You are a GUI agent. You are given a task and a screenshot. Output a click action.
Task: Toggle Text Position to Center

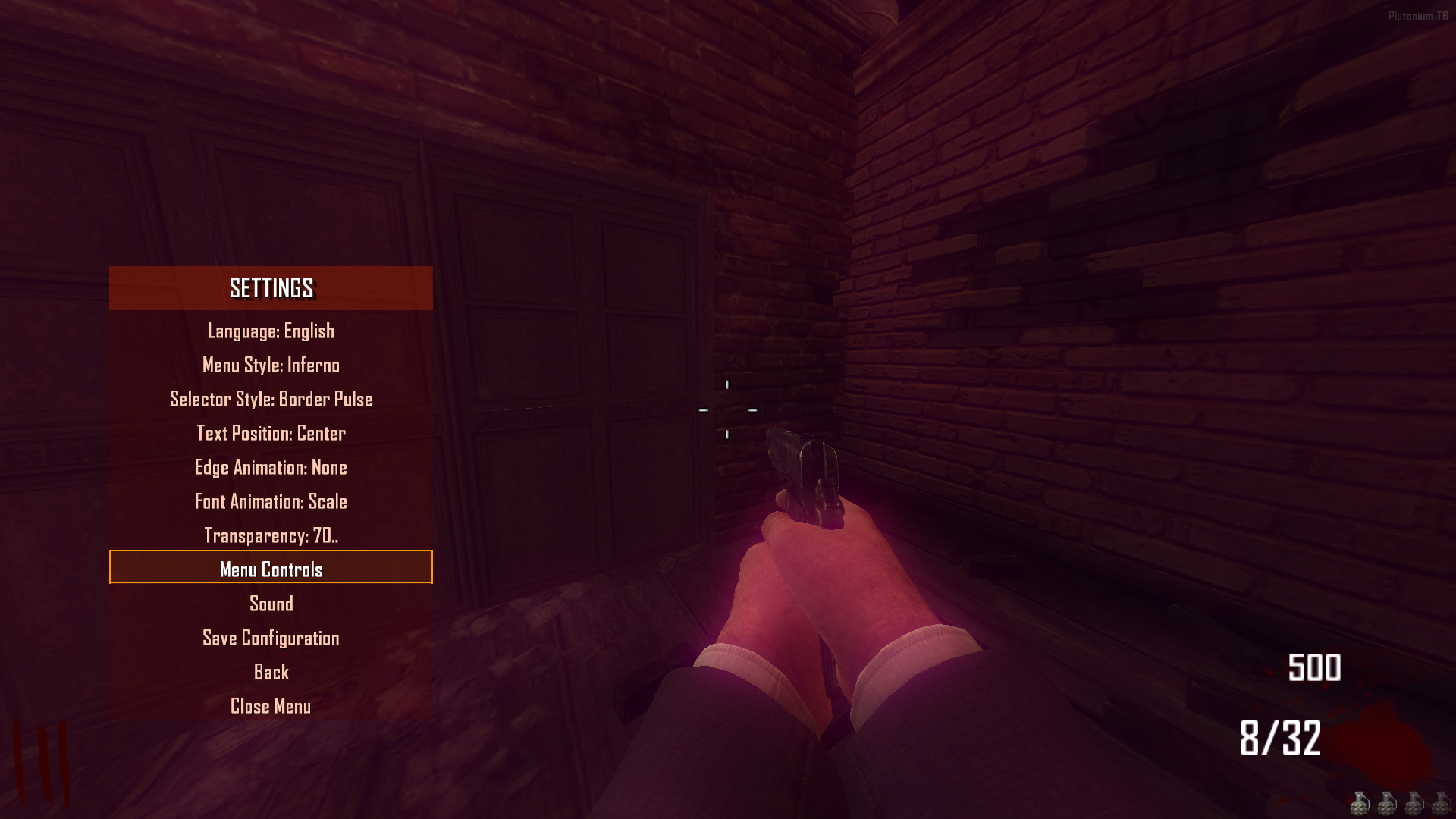click(270, 433)
